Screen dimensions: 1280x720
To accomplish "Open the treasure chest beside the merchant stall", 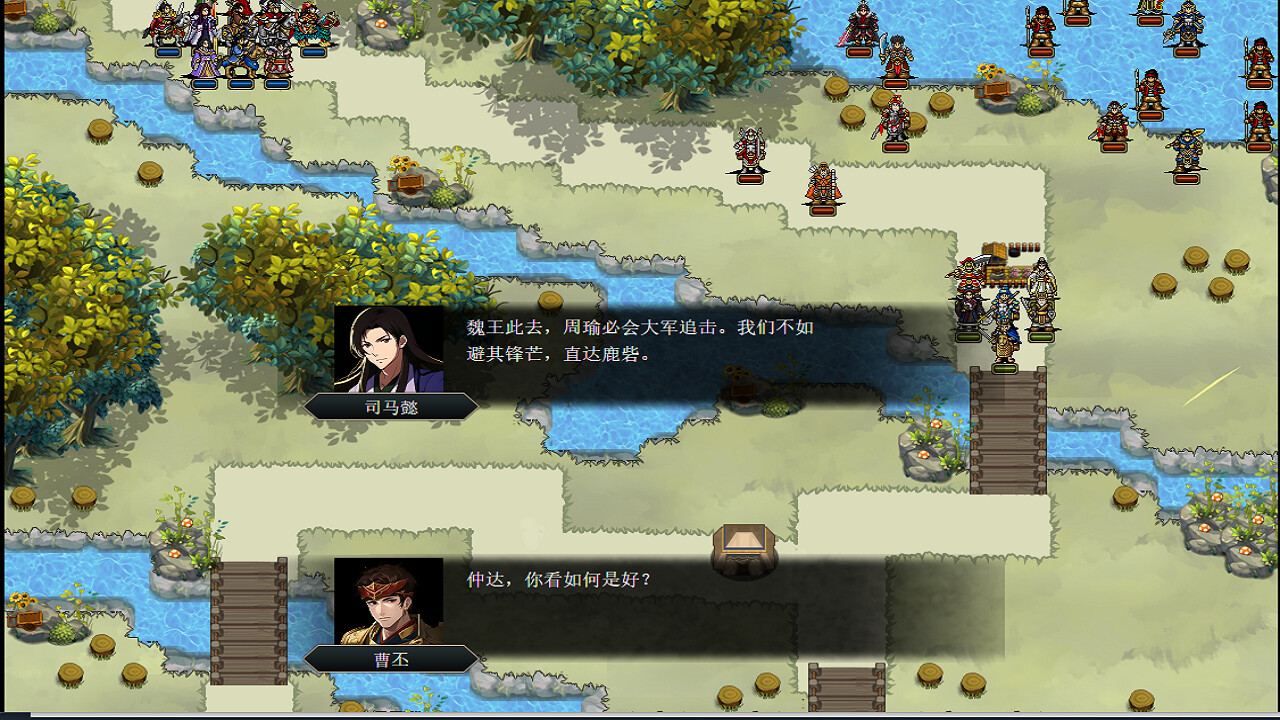I will (992, 252).
